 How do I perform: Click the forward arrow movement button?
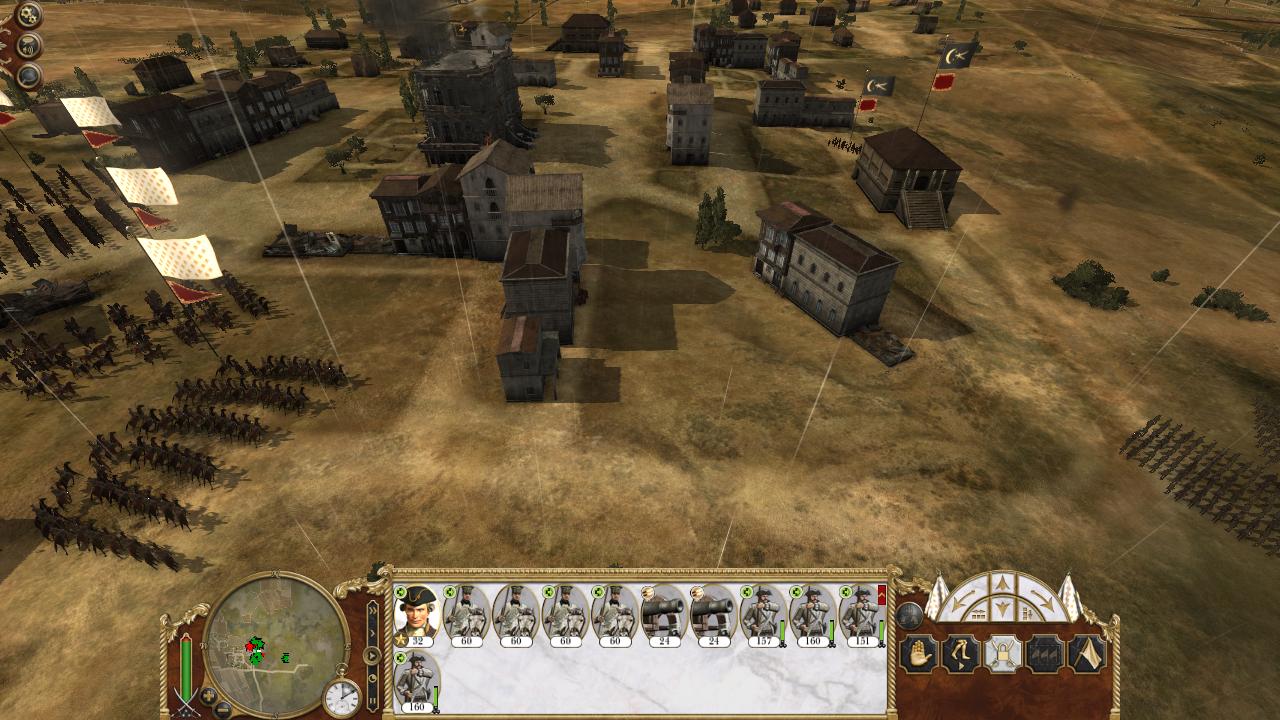[1002, 584]
